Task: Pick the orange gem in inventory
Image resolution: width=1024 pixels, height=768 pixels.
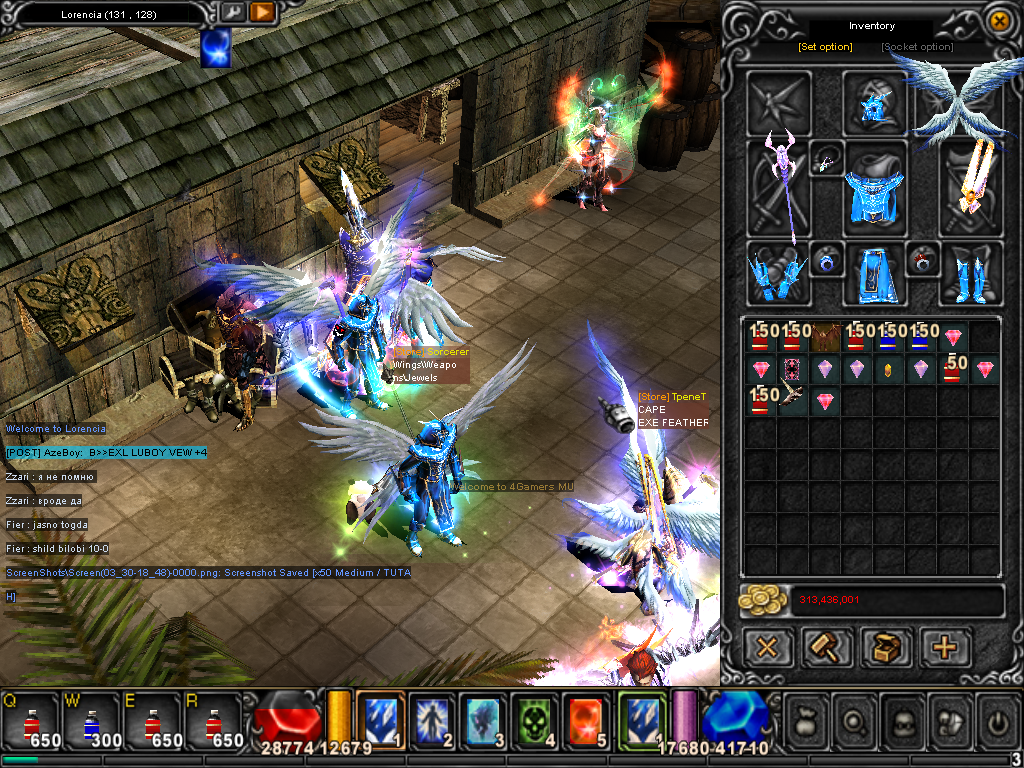Action: [x=889, y=369]
